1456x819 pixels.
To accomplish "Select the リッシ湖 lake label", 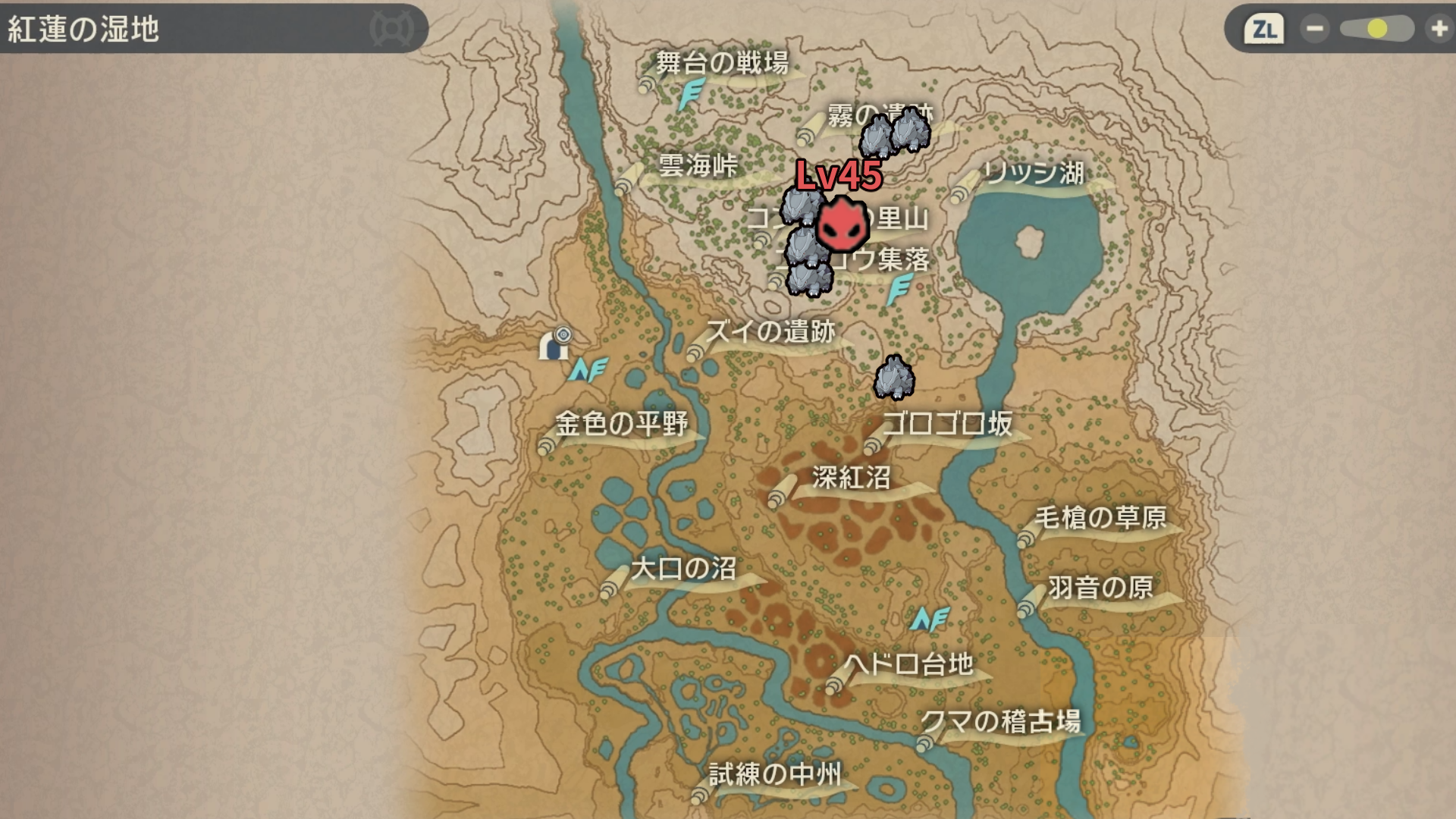I will [x=1034, y=173].
